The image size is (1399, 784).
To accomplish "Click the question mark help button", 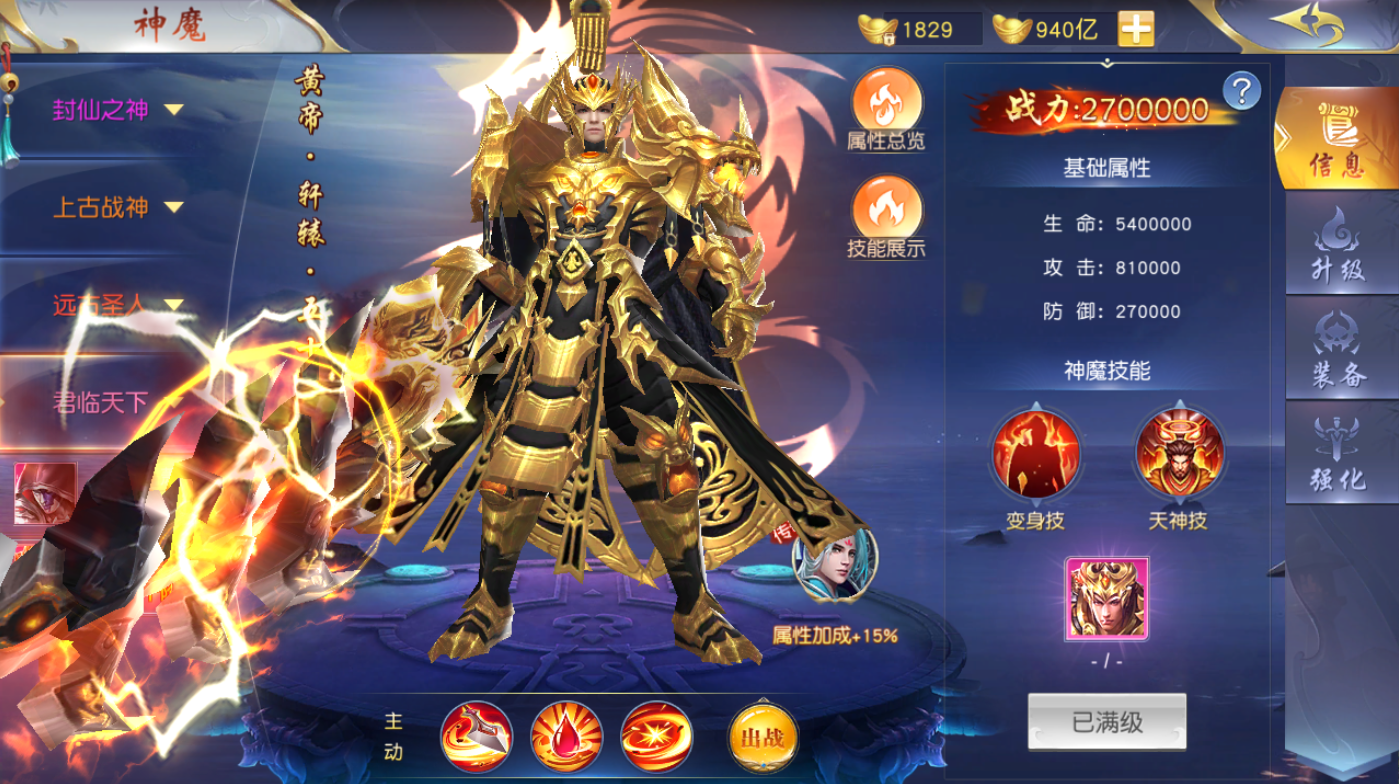I will pyautogui.click(x=1241, y=92).
